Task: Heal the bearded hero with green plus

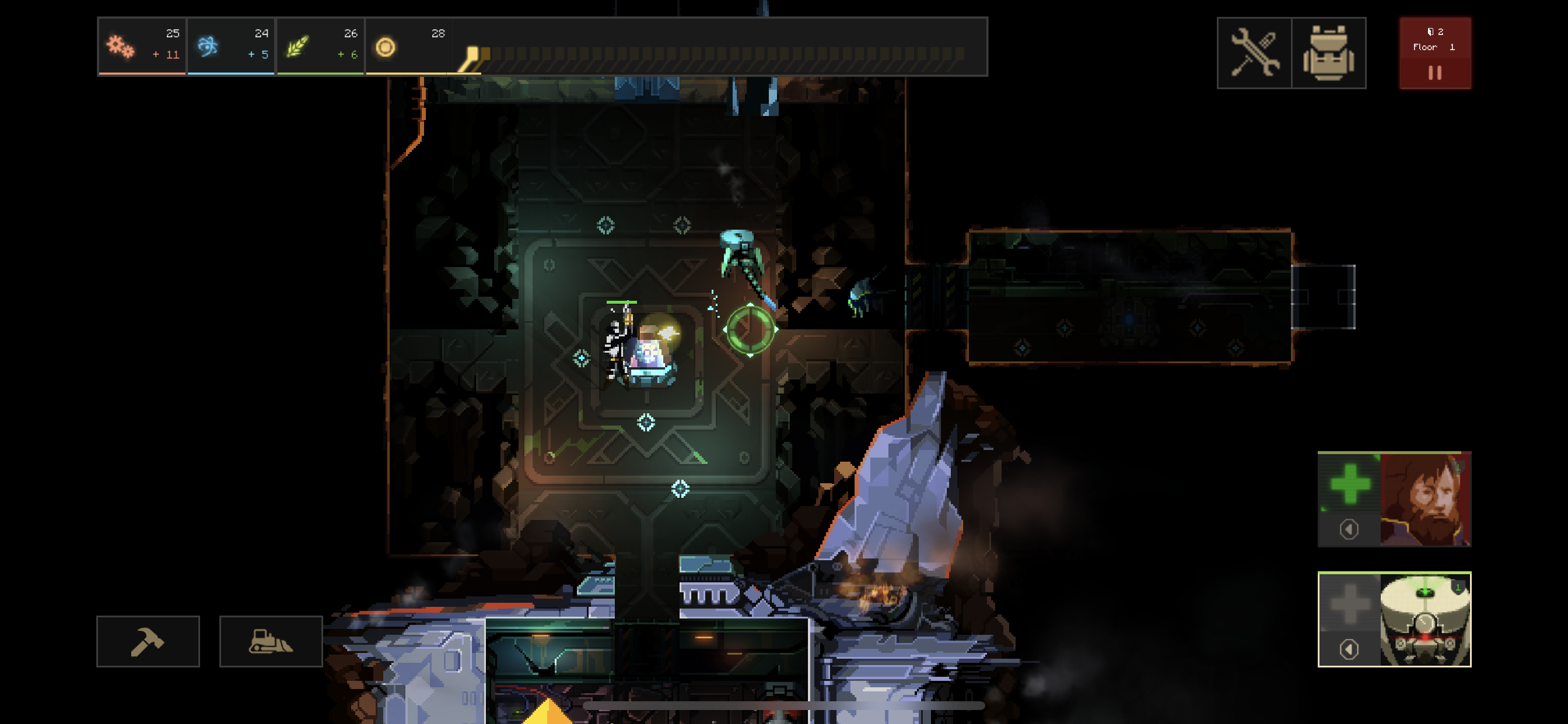Action: coord(1349,484)
